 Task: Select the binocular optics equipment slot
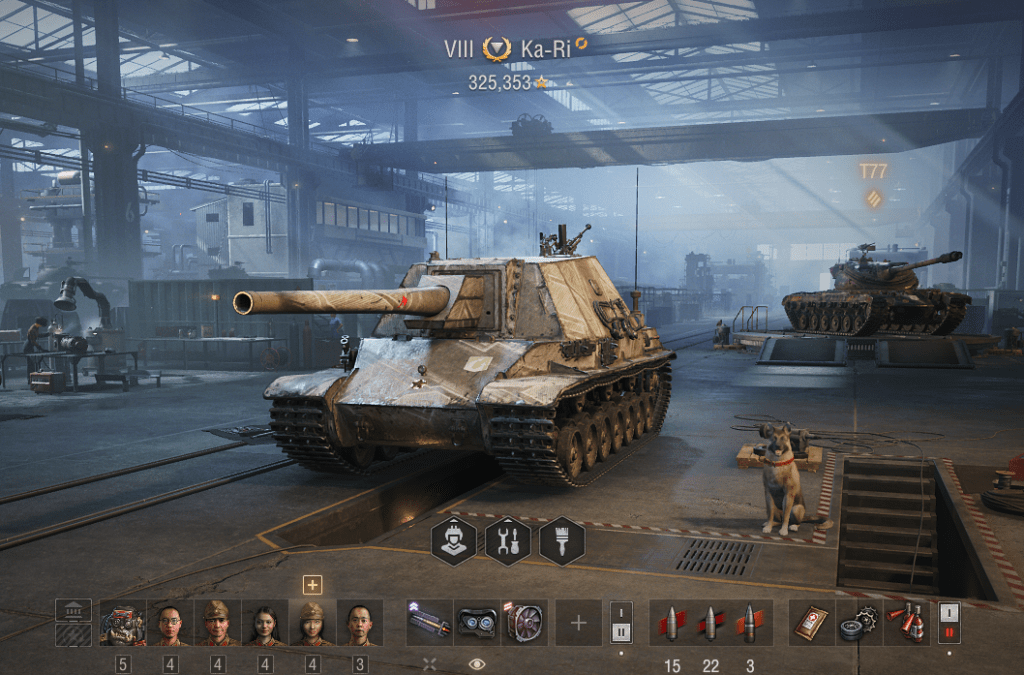click(477, 623)
